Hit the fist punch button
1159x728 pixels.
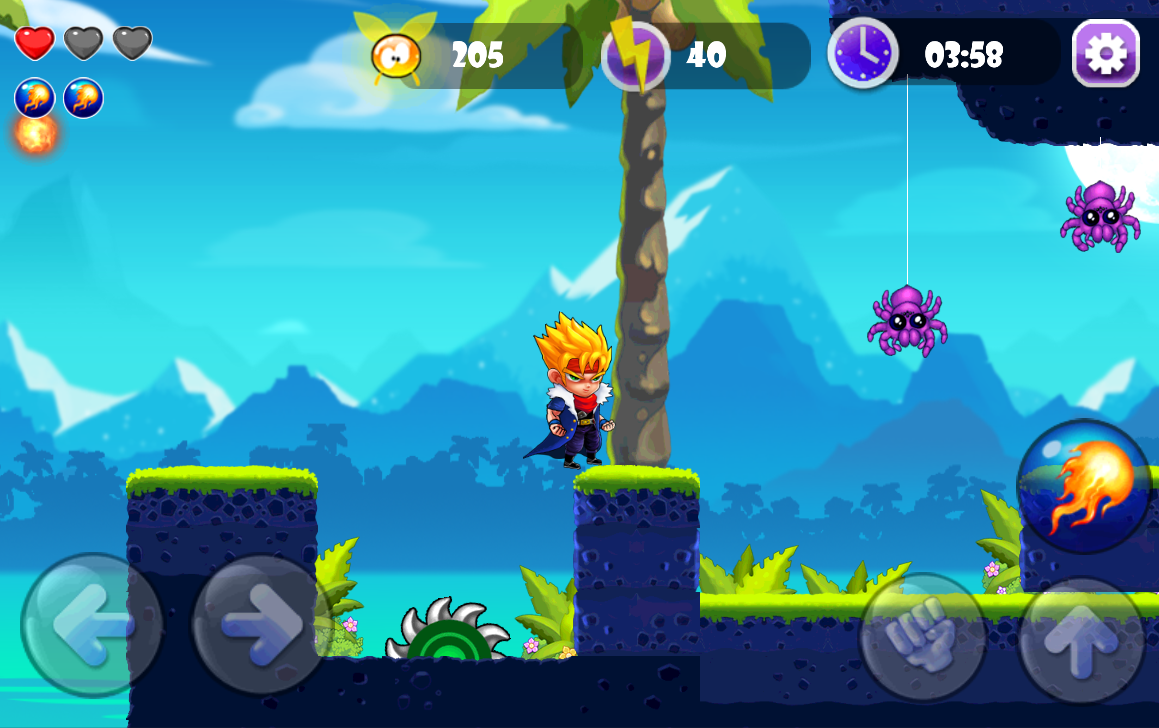point(922,637)
